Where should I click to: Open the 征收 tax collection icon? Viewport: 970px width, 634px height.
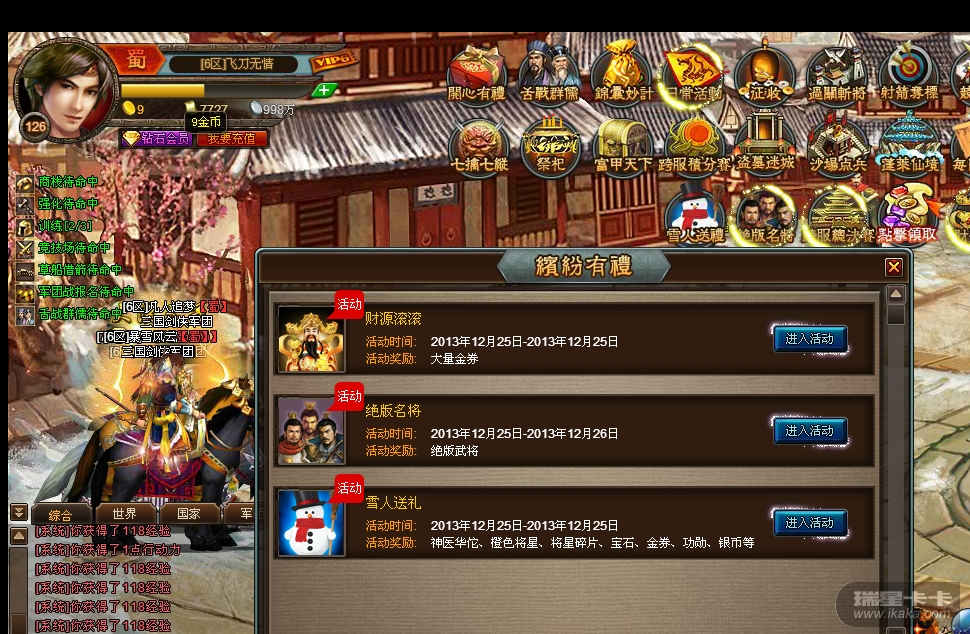[x=765, y=70]
